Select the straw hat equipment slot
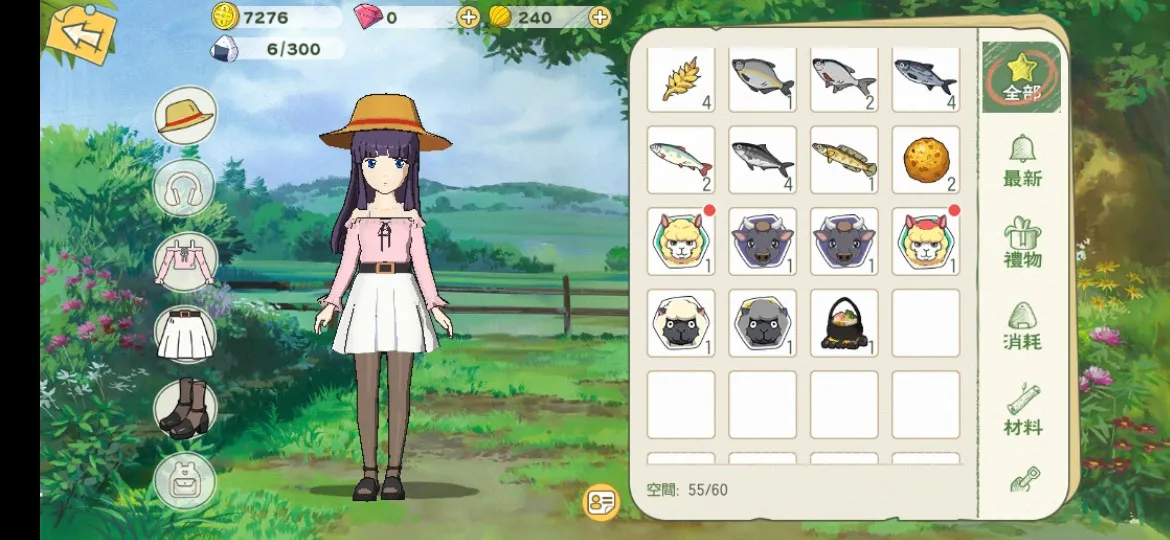This screenshot has height=540, width=1170. 185,116
